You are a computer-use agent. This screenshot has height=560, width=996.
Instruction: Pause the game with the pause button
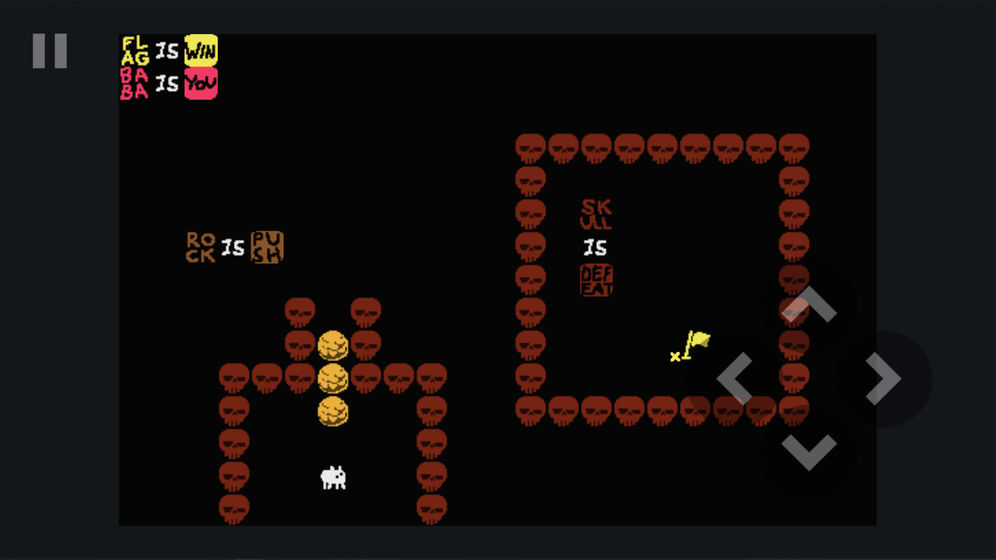pyautogui.click(x=49, y=51)
